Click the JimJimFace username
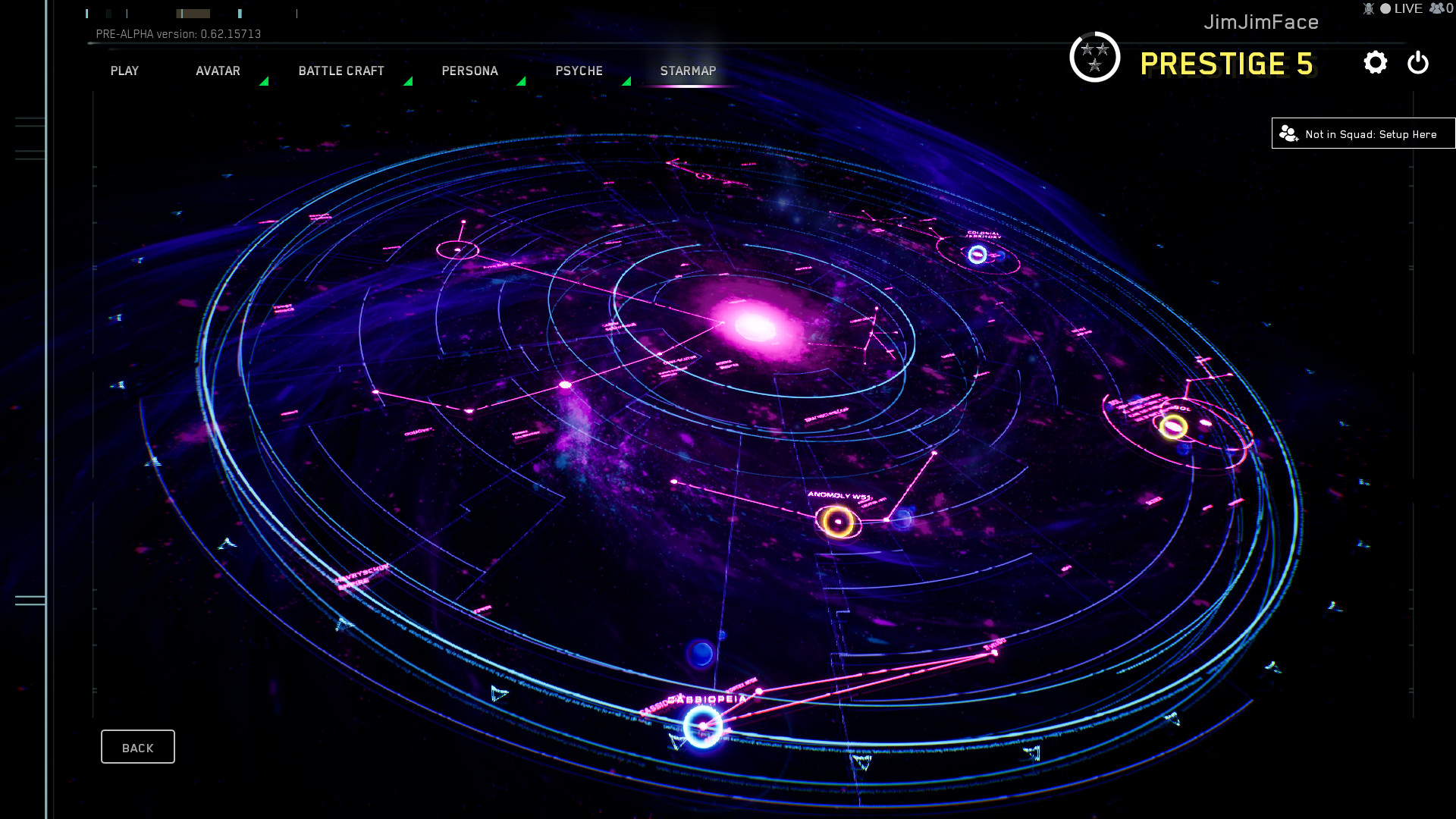1456x819 pixels. pyautogui.click(x=1261, y=22)
